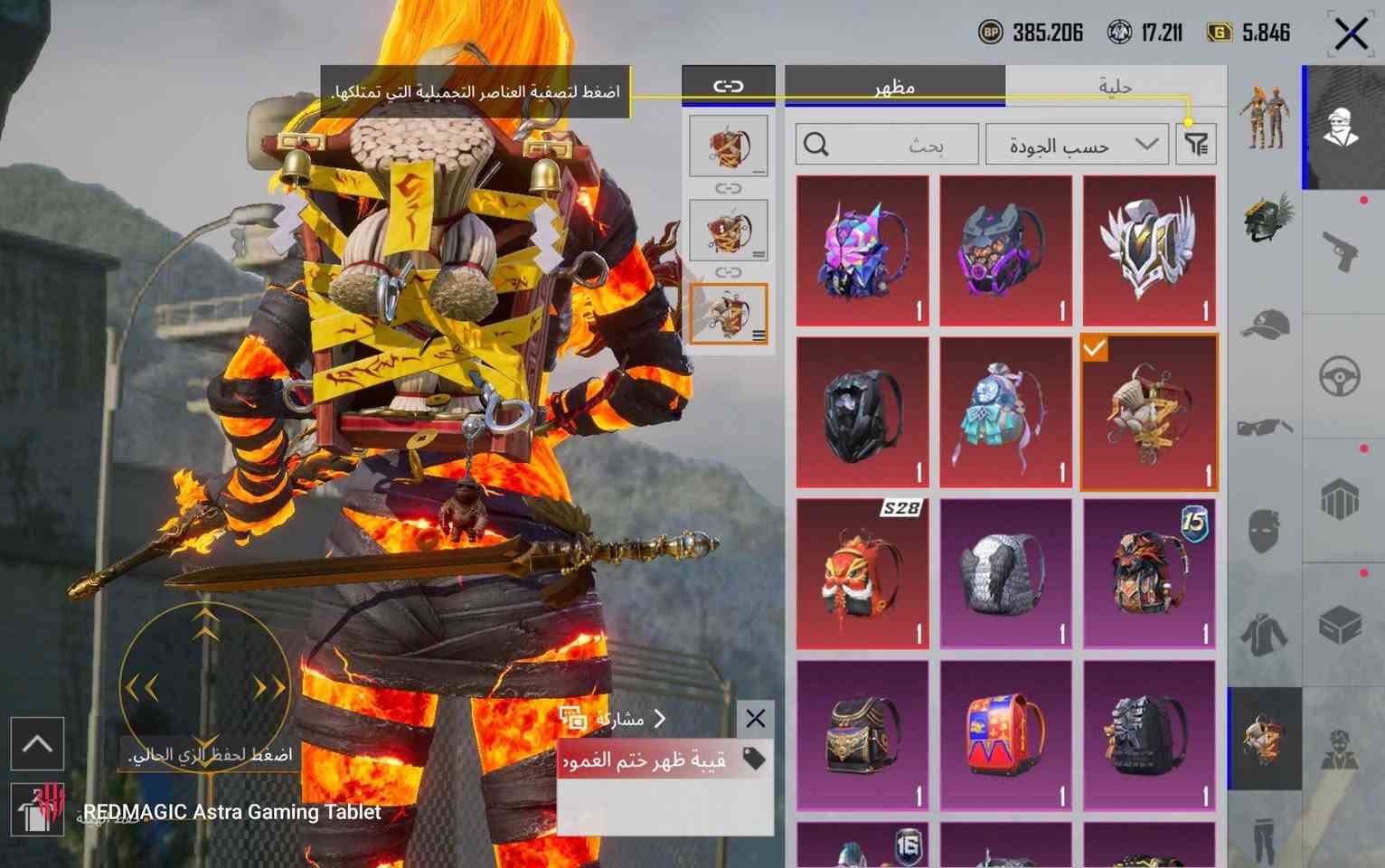Click the بحث search field
Screen dimensions: 1385x868
point(886,145)
